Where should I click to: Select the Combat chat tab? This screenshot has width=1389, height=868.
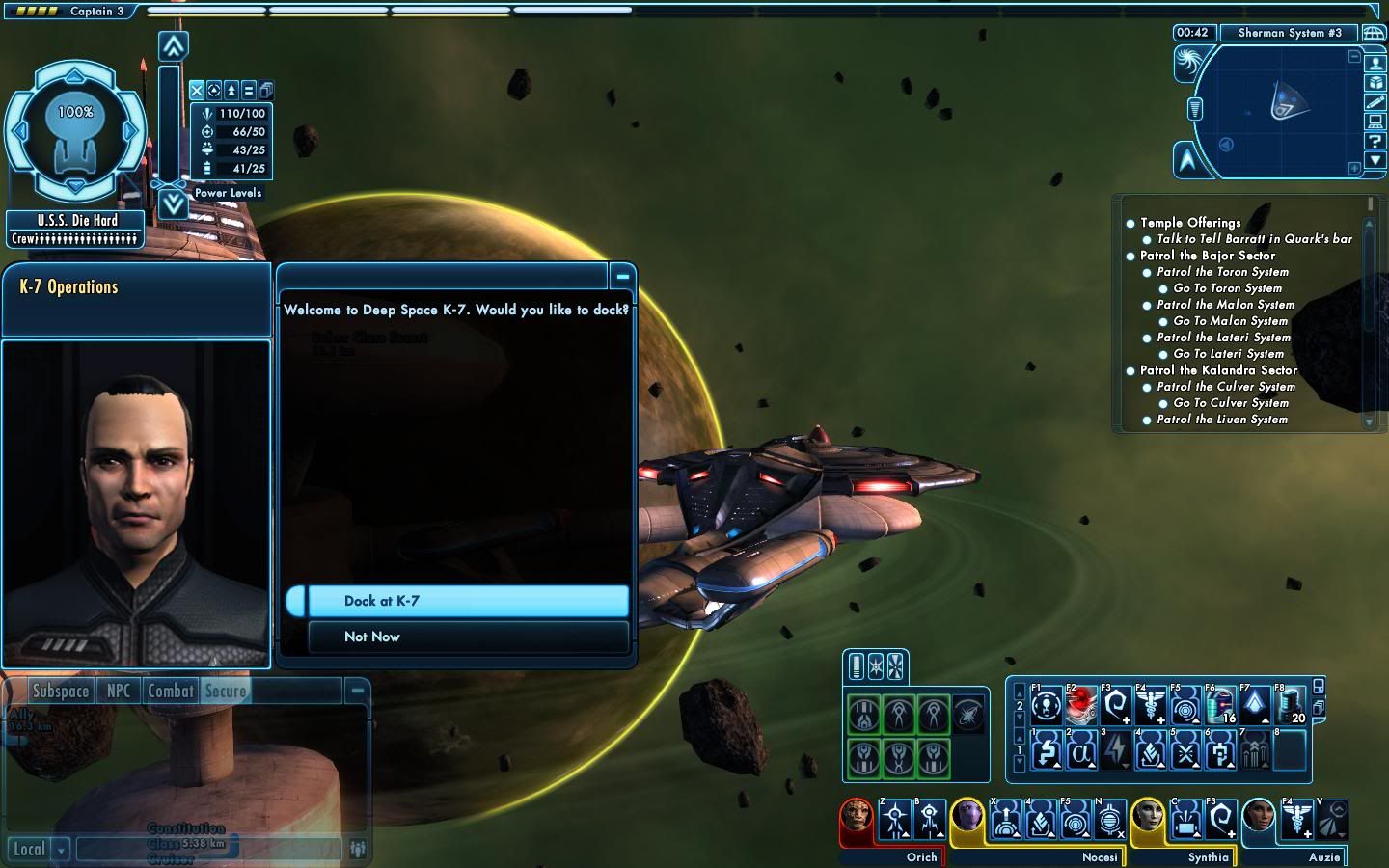click(x=170, y=691)
